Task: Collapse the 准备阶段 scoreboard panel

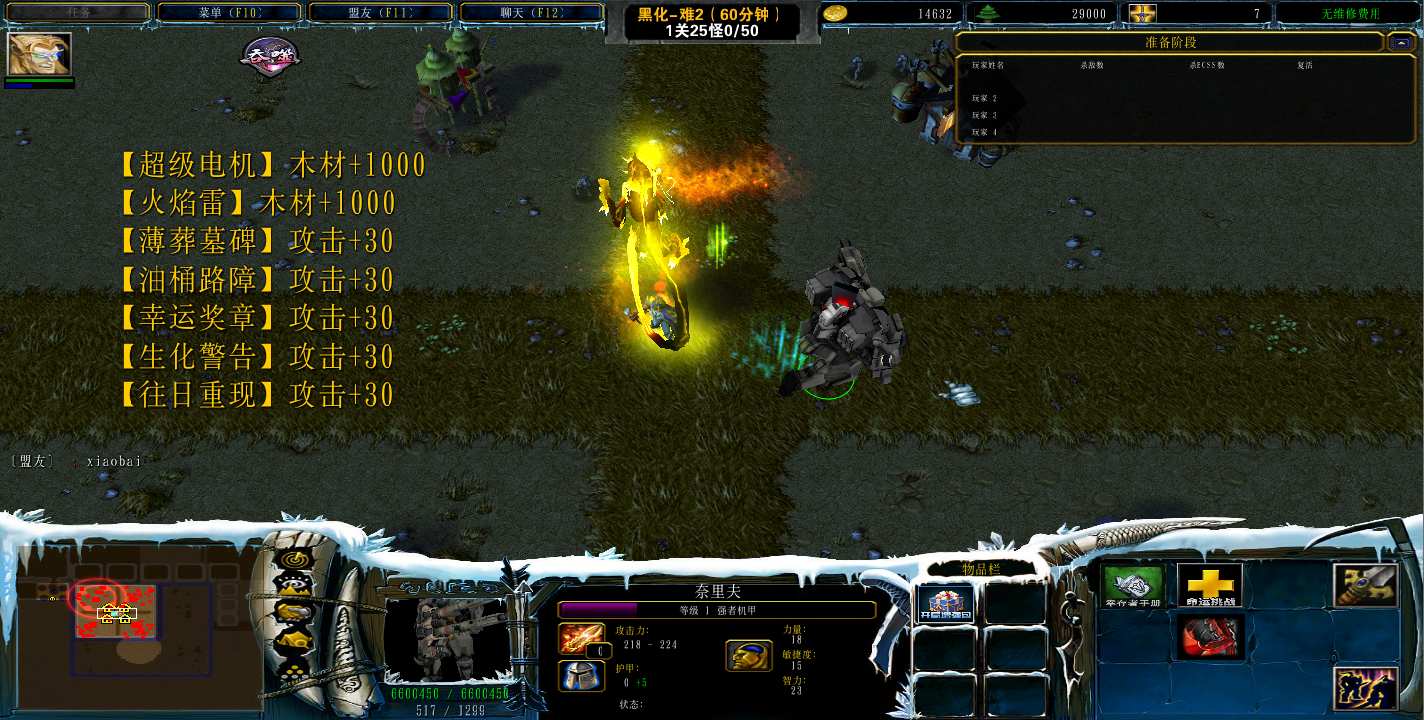Action: tap(1398, 43)
